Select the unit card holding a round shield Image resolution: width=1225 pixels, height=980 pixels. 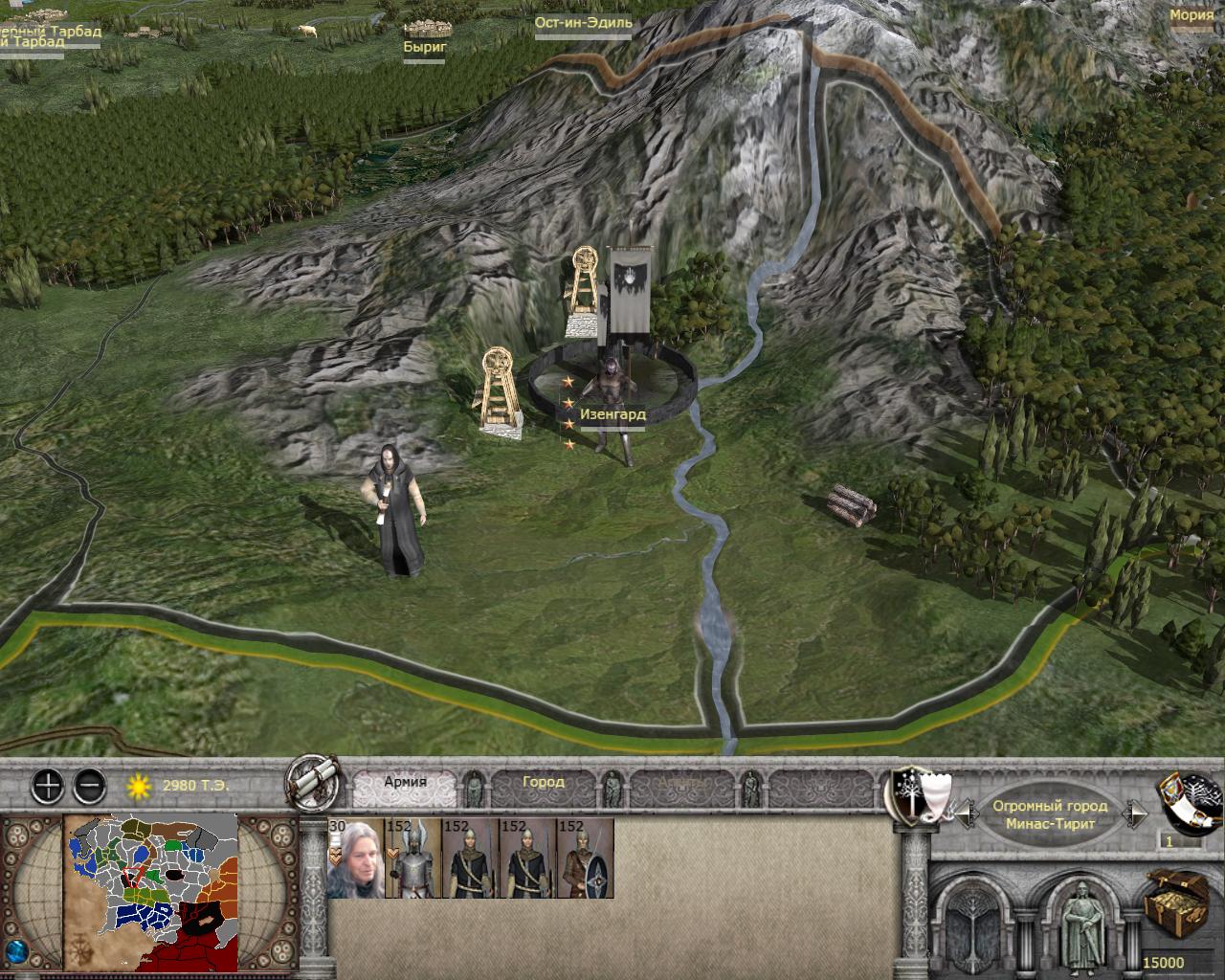click(585, 858)
